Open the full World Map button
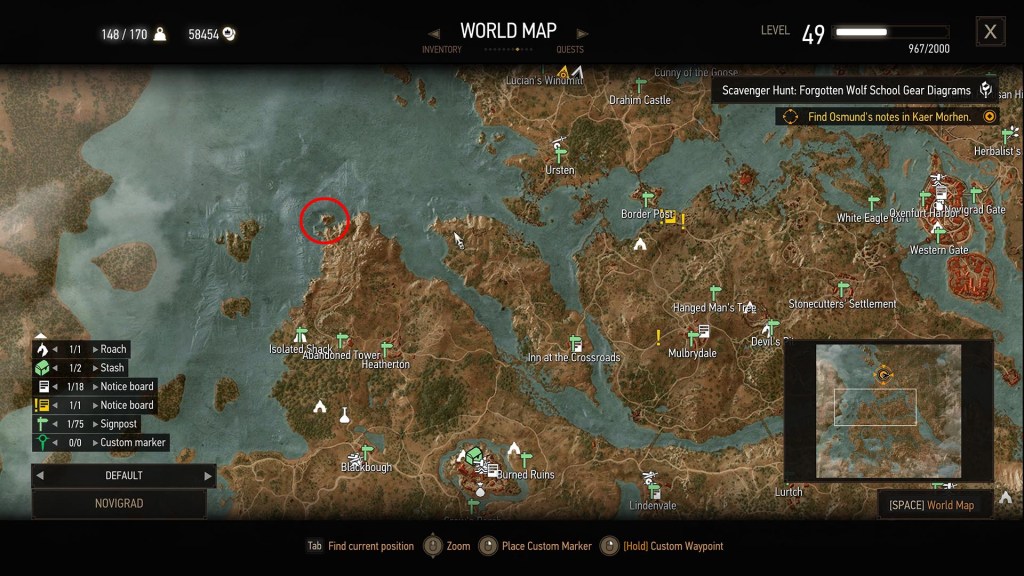 click(x=934, y=505)
